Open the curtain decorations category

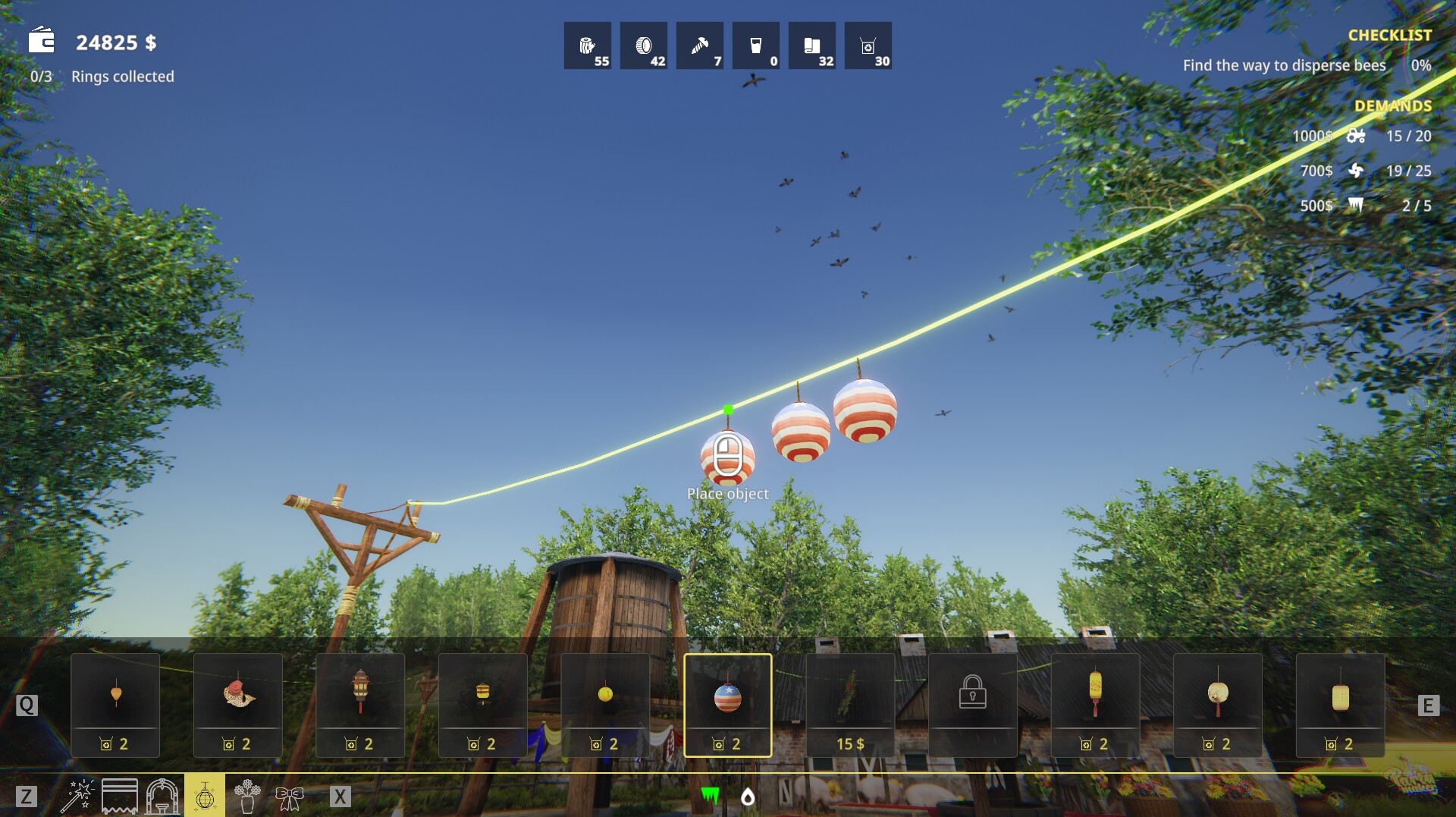tap(121, 797)
